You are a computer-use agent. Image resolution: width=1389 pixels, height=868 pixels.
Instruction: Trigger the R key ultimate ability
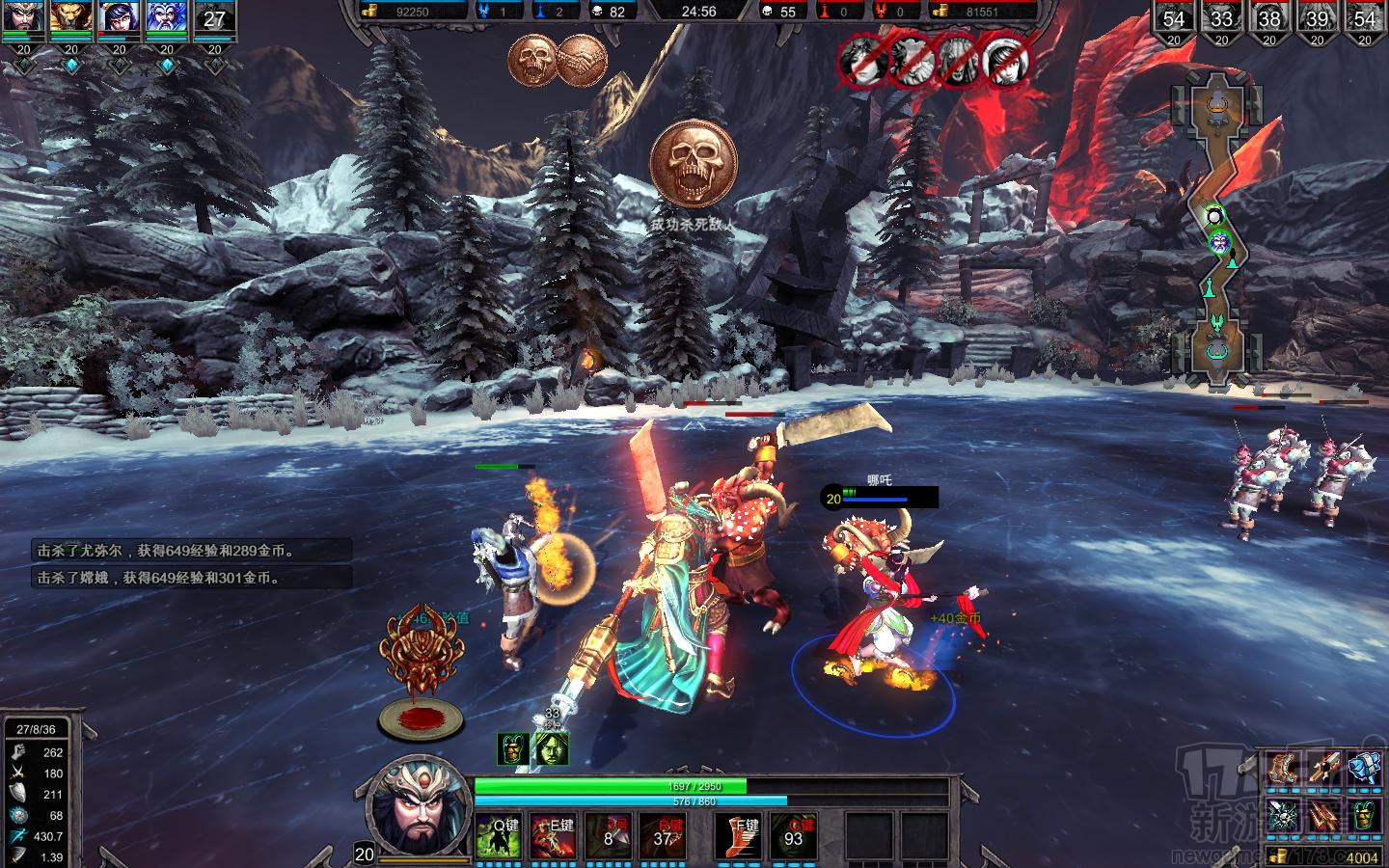coord(664,836)
